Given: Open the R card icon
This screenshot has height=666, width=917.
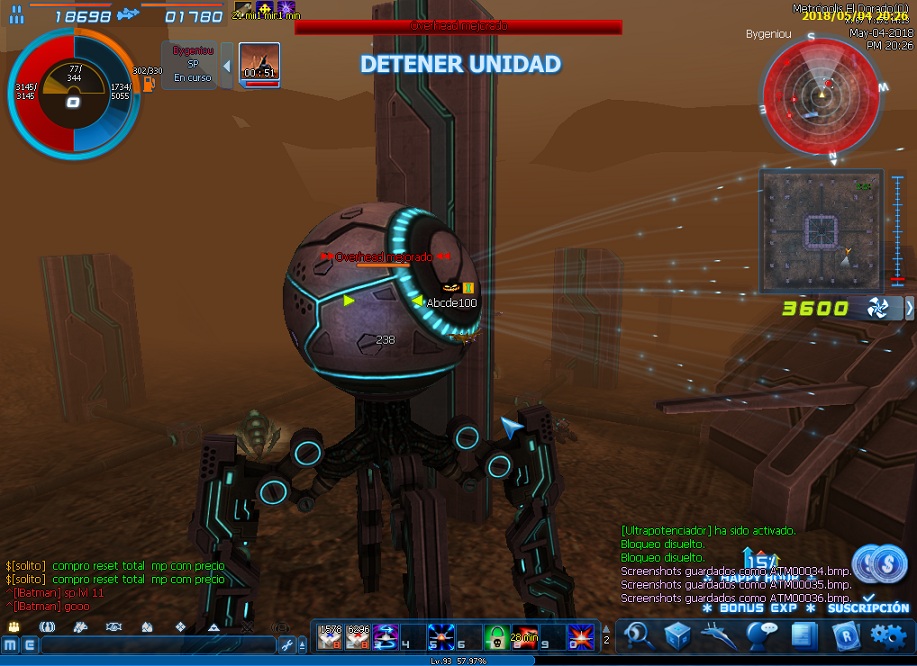Looking at the screenshot, I should tap(845, 635).
